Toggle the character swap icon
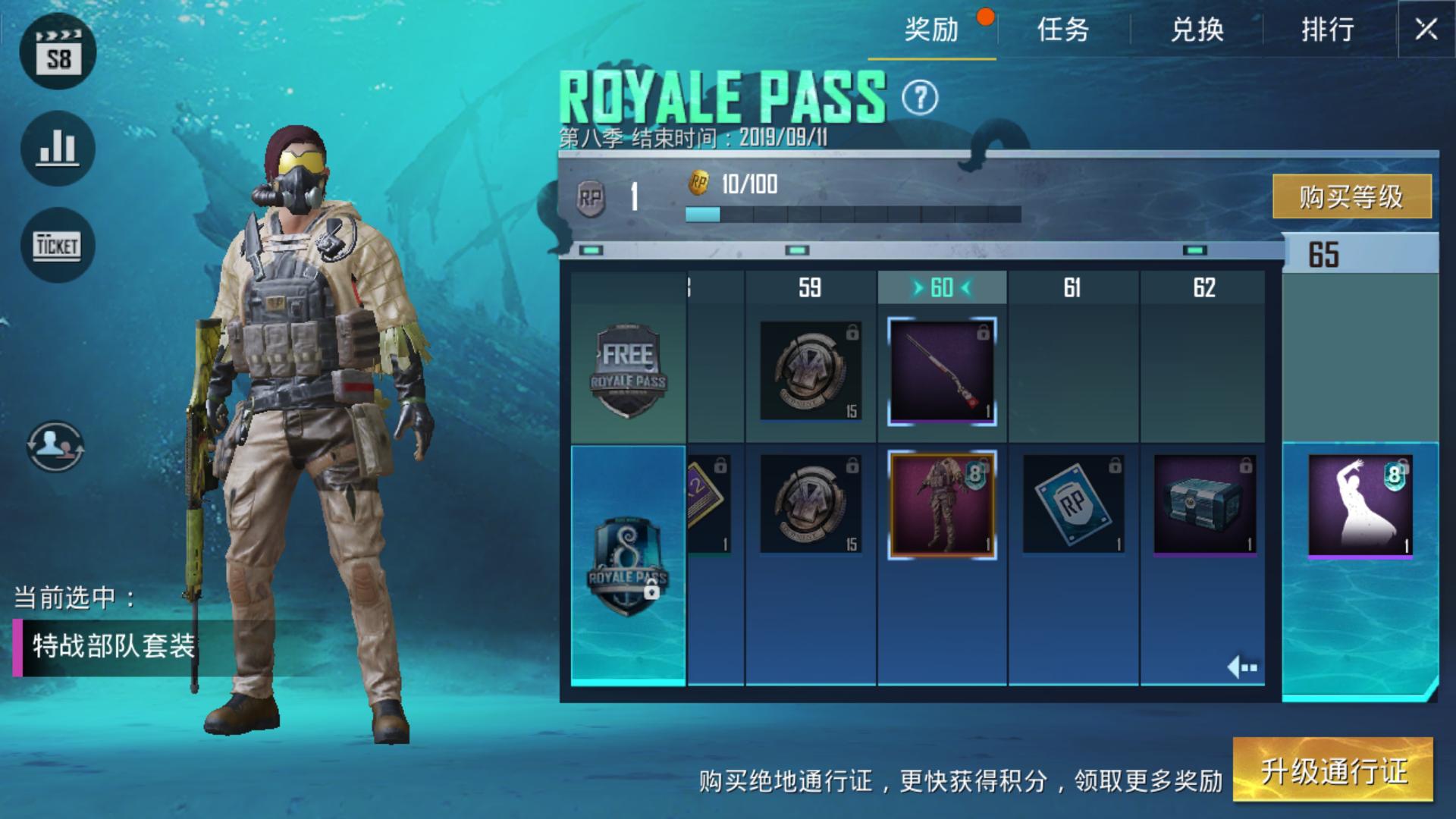This screenshot has width=1456, height=819. click(55, 446)
